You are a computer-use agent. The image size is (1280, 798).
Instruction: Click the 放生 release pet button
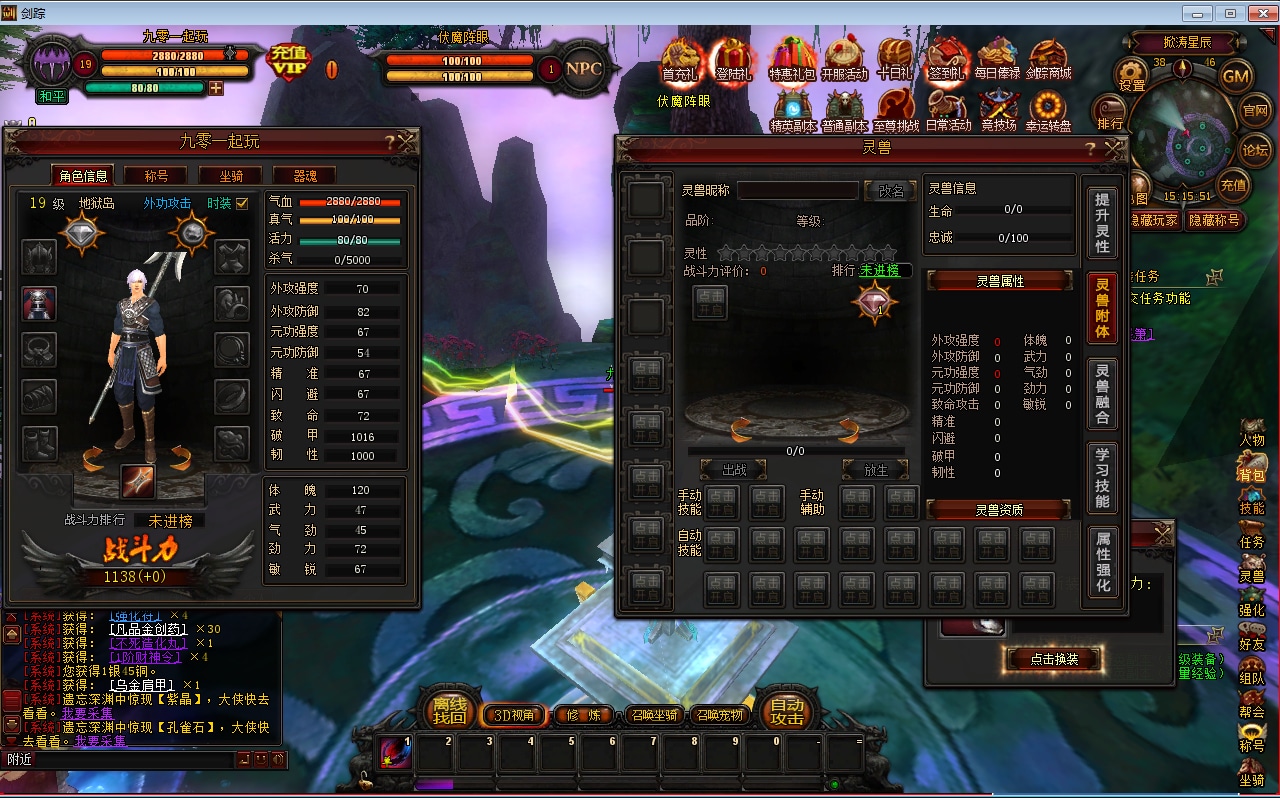[876, 470]
